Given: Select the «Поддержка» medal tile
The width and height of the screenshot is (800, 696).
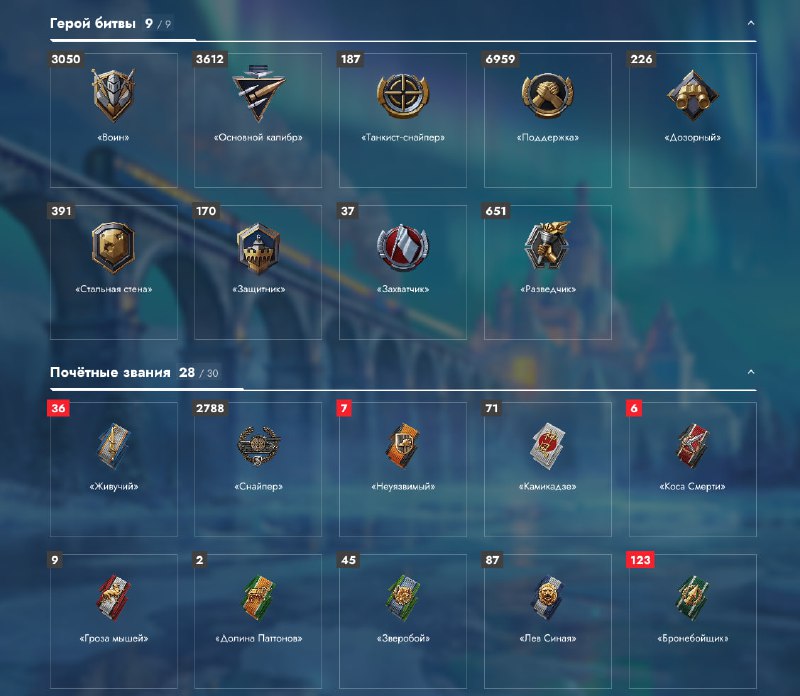Looking at the screenshot, I should point(548,120).
